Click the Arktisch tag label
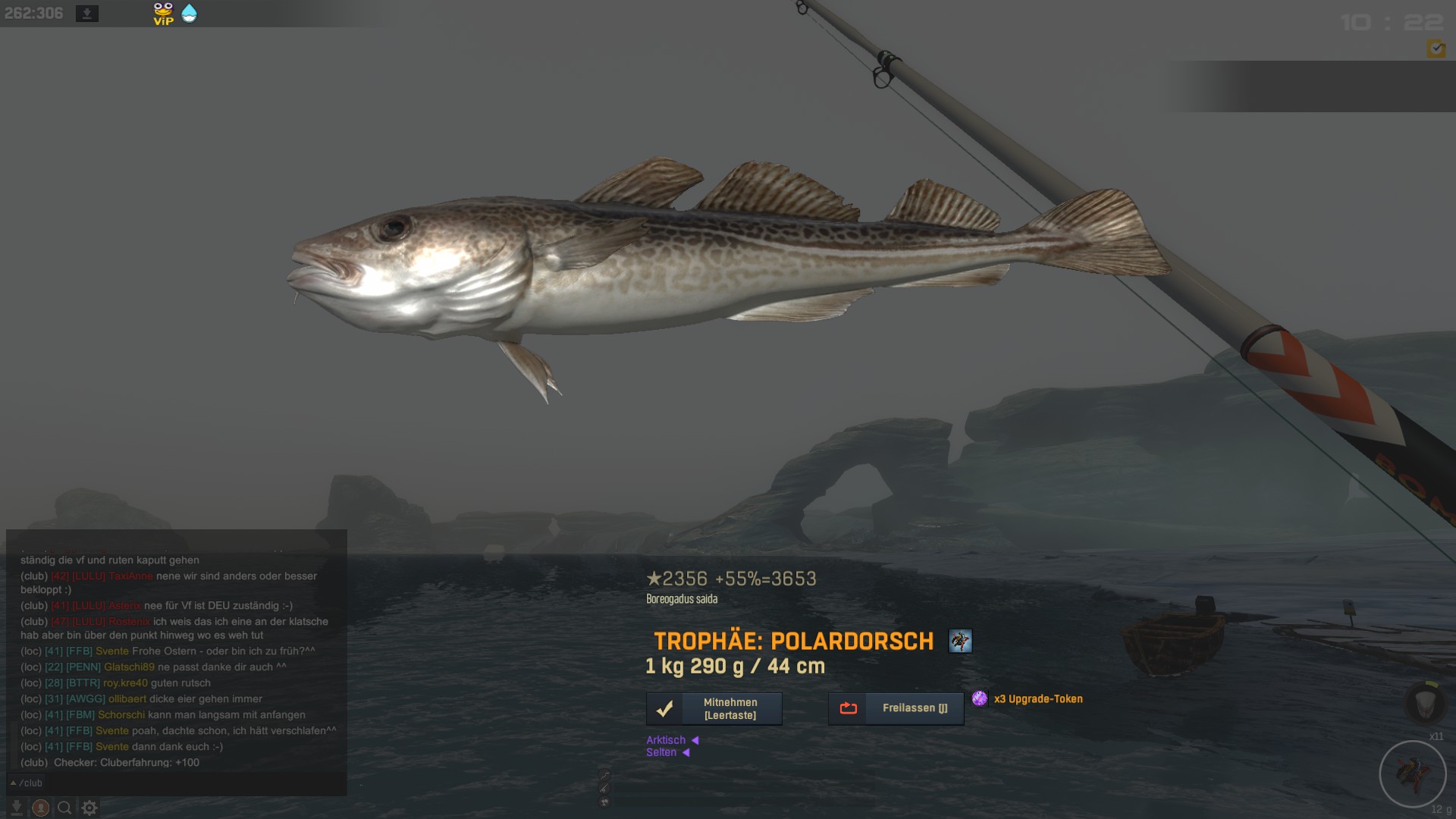Viewport: 1456px width, 819px height. (x=666, y=740)
